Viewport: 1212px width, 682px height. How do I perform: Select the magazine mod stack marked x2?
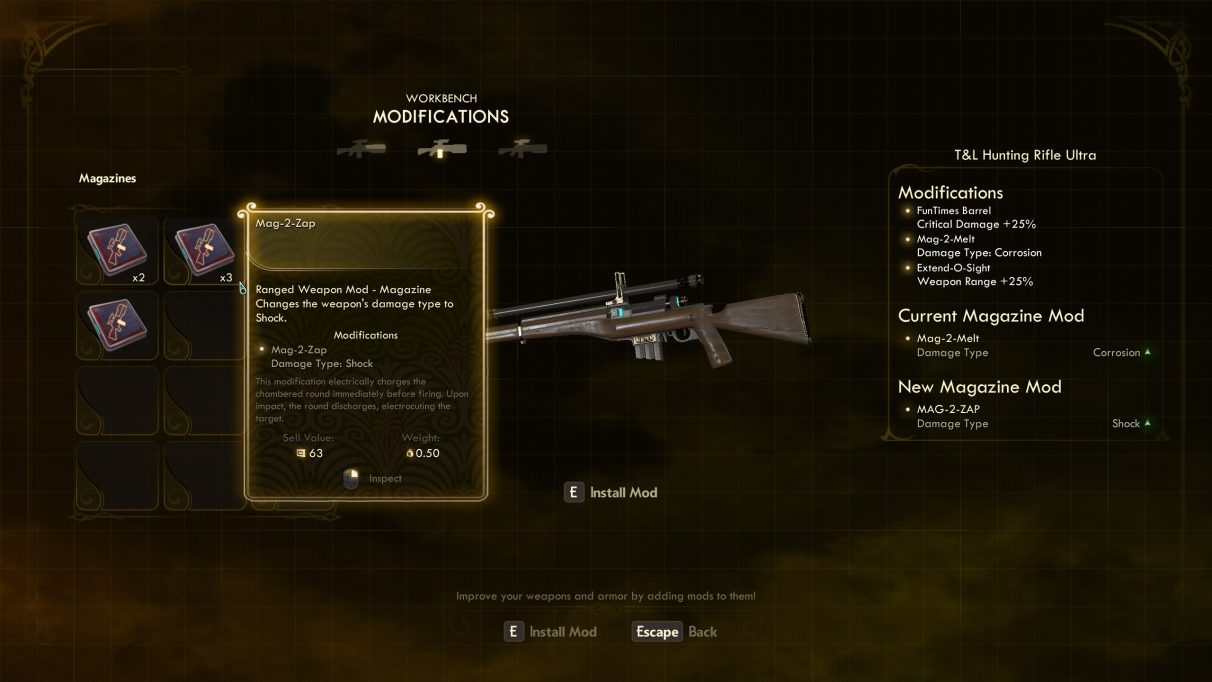click(116, 251)
